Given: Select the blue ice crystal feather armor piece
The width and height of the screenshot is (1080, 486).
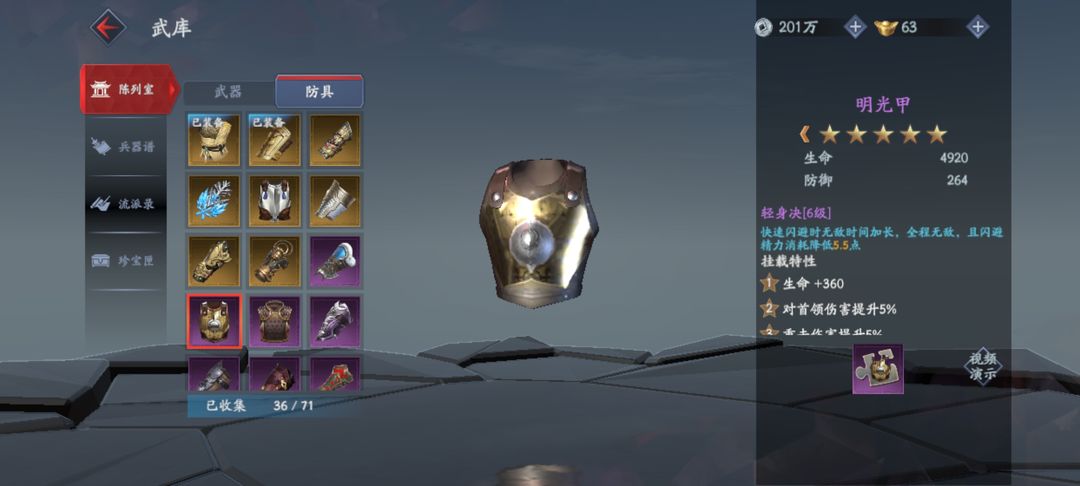Looking at the screenshot, I should 214,201.
